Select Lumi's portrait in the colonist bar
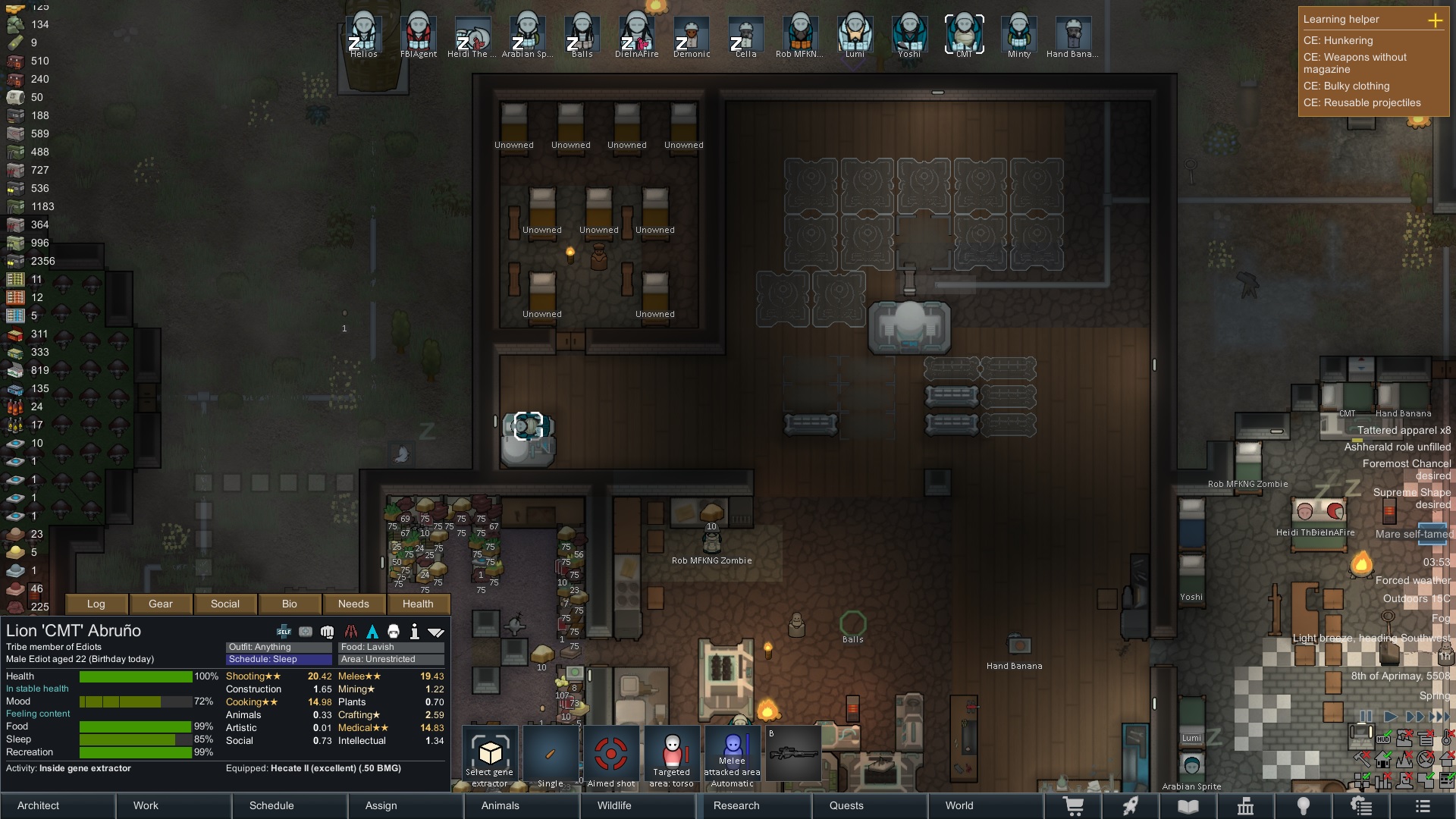Viewport: 1456px width, 819px height. (853, 32)
